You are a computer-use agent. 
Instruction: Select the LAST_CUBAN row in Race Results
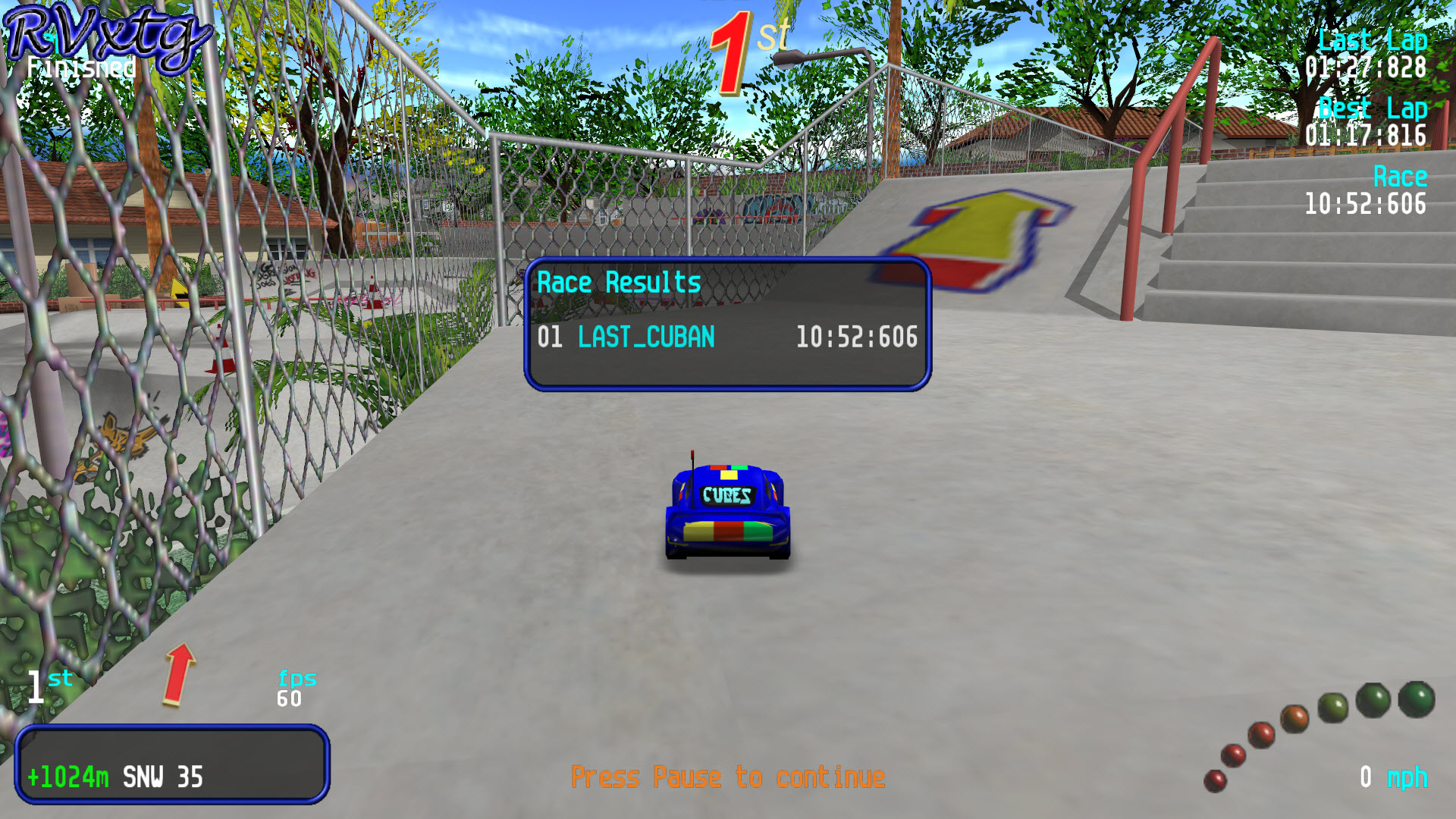tap(726, 337)
